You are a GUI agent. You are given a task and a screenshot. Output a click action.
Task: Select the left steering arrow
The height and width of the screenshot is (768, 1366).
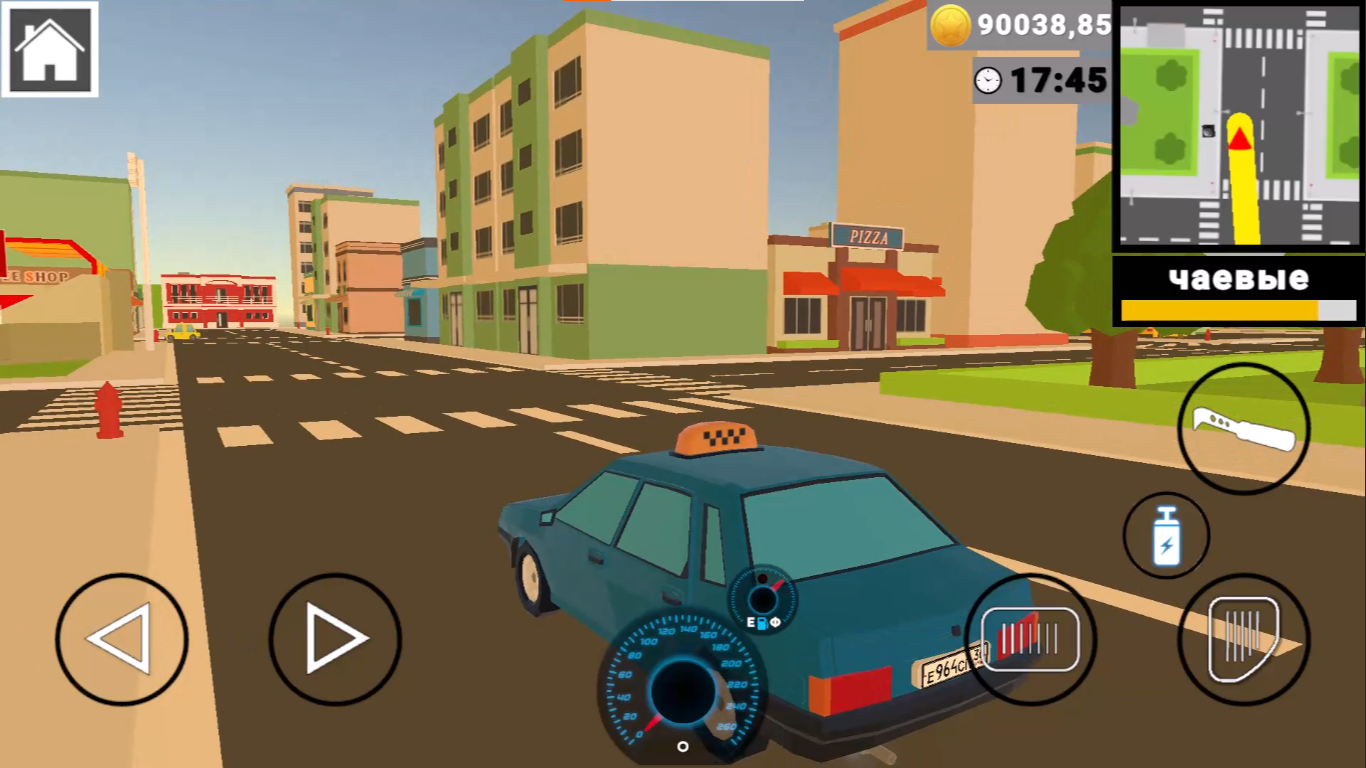coord(122,636)
